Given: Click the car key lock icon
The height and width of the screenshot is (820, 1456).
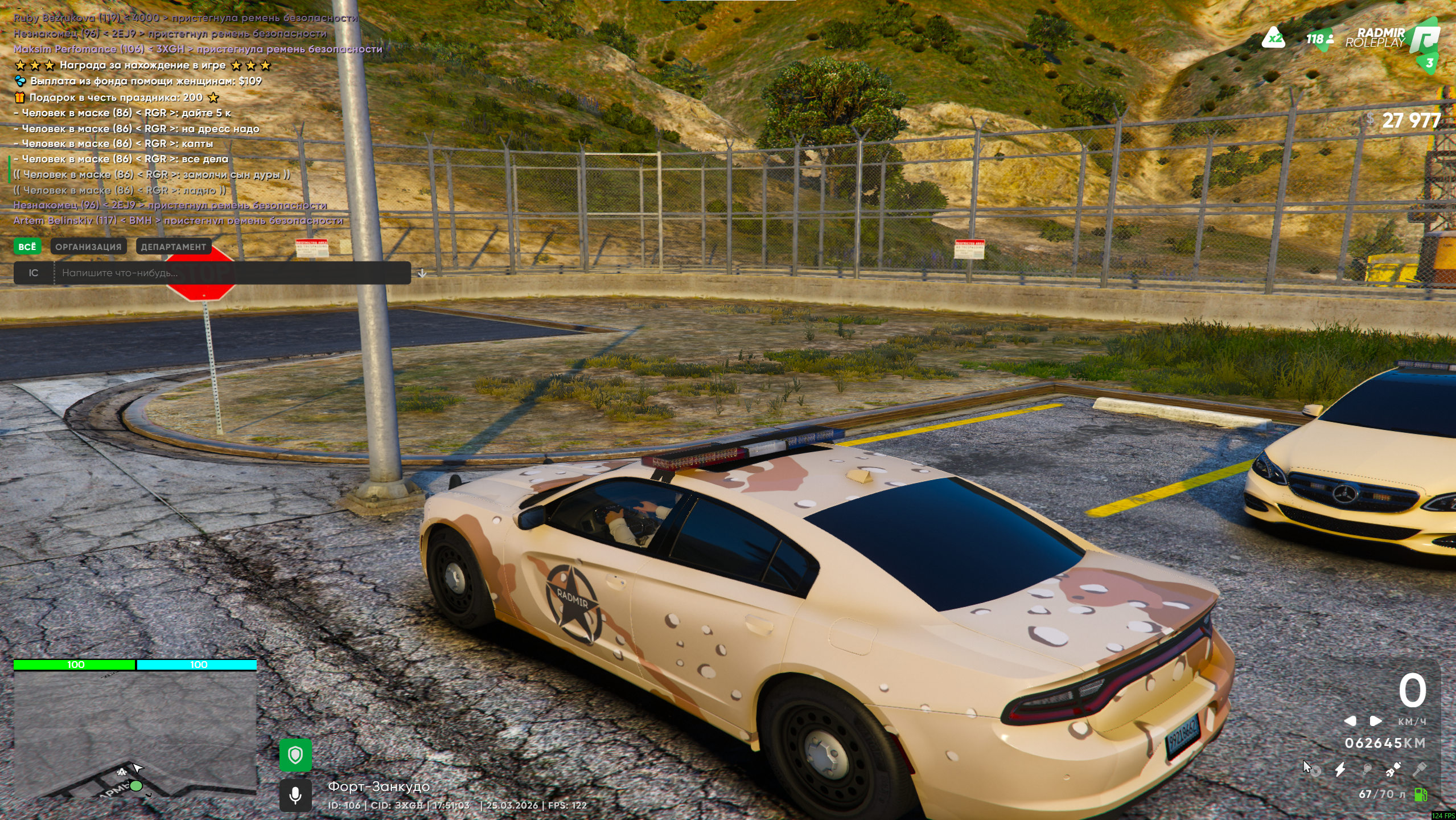Looking at the screenshot, I should point(1419,769).
